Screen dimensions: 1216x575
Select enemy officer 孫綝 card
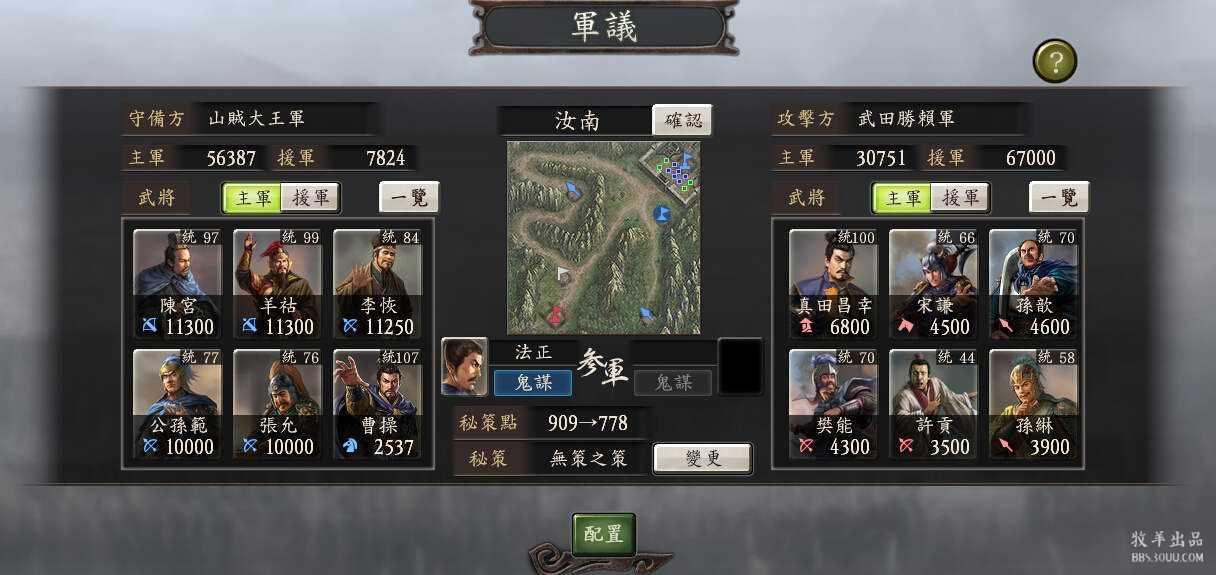tap(1033, 404)
